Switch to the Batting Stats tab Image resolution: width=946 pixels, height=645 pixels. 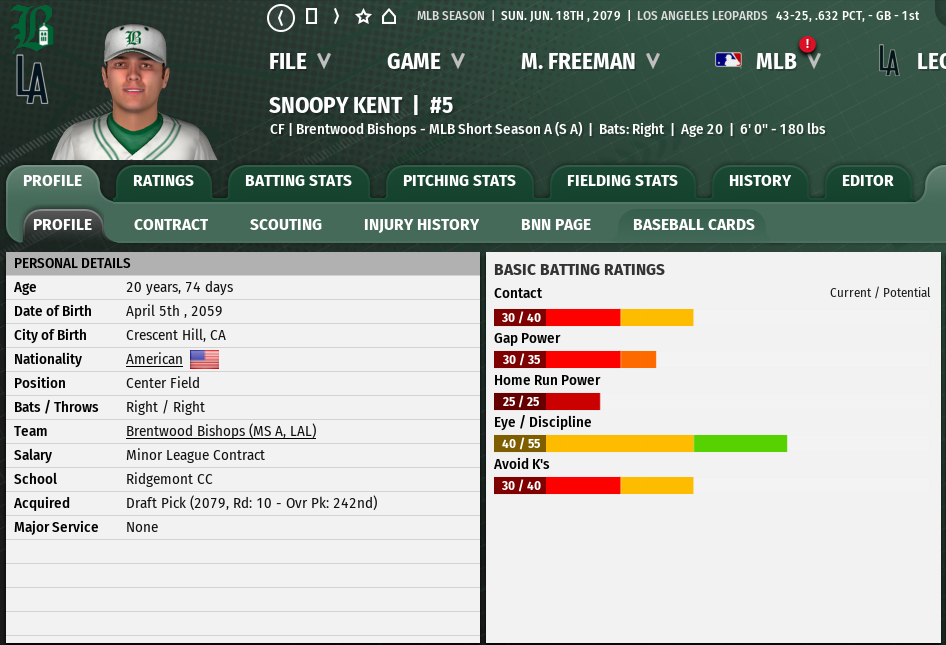coord(298,181)
